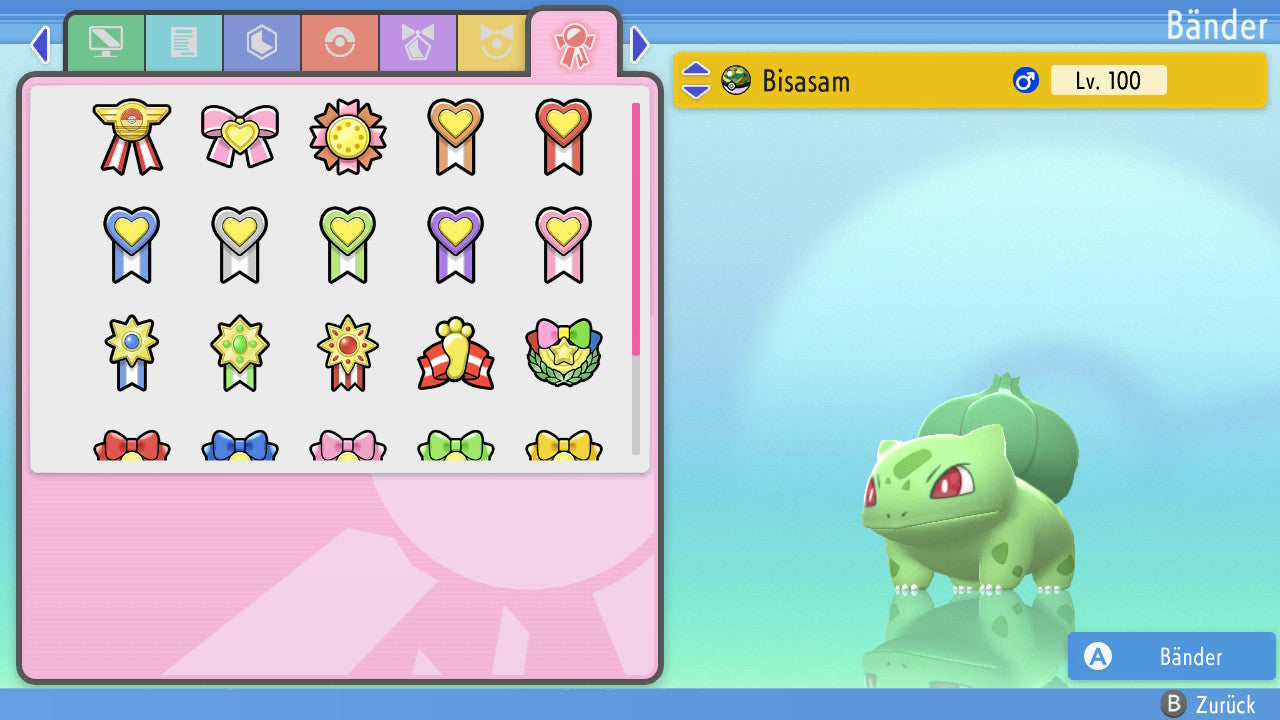The image size is (1280, 720).
Task: Select the blue hexagon stats tab
Action: coord(261,43)
